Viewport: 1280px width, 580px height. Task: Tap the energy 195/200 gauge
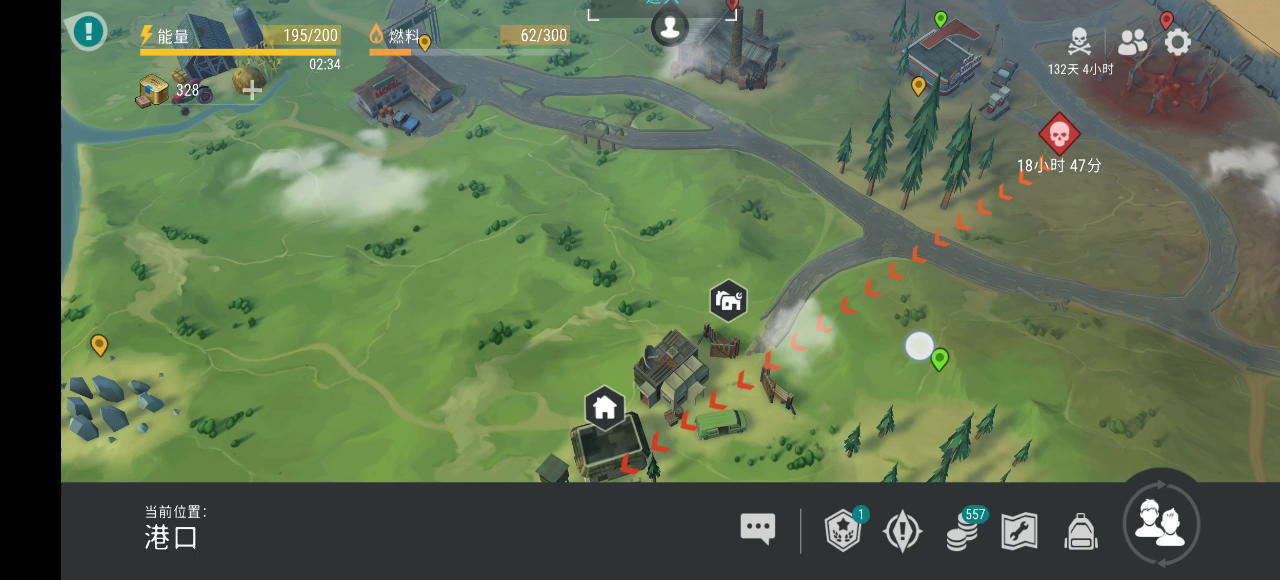point(240,38)
